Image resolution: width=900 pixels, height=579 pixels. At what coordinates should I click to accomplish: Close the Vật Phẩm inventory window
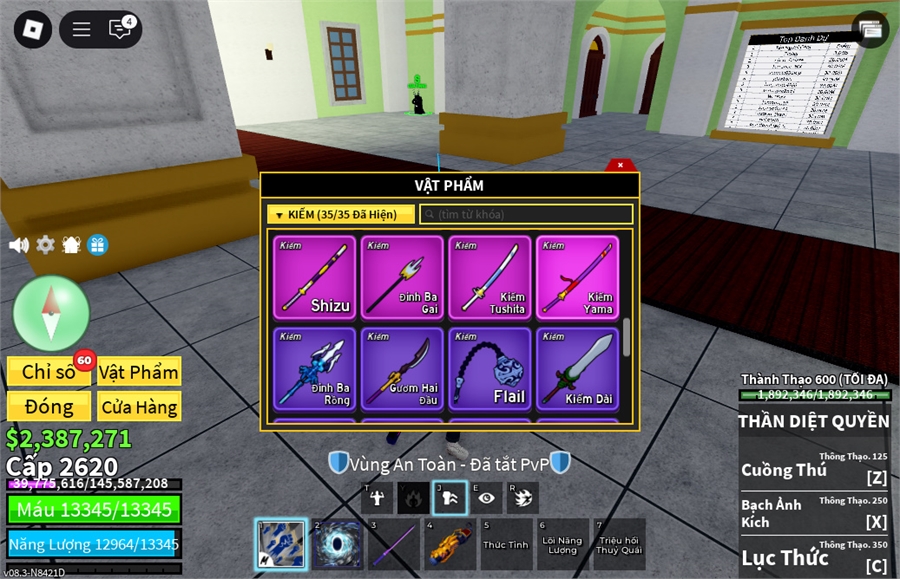(x=620, y=165)
